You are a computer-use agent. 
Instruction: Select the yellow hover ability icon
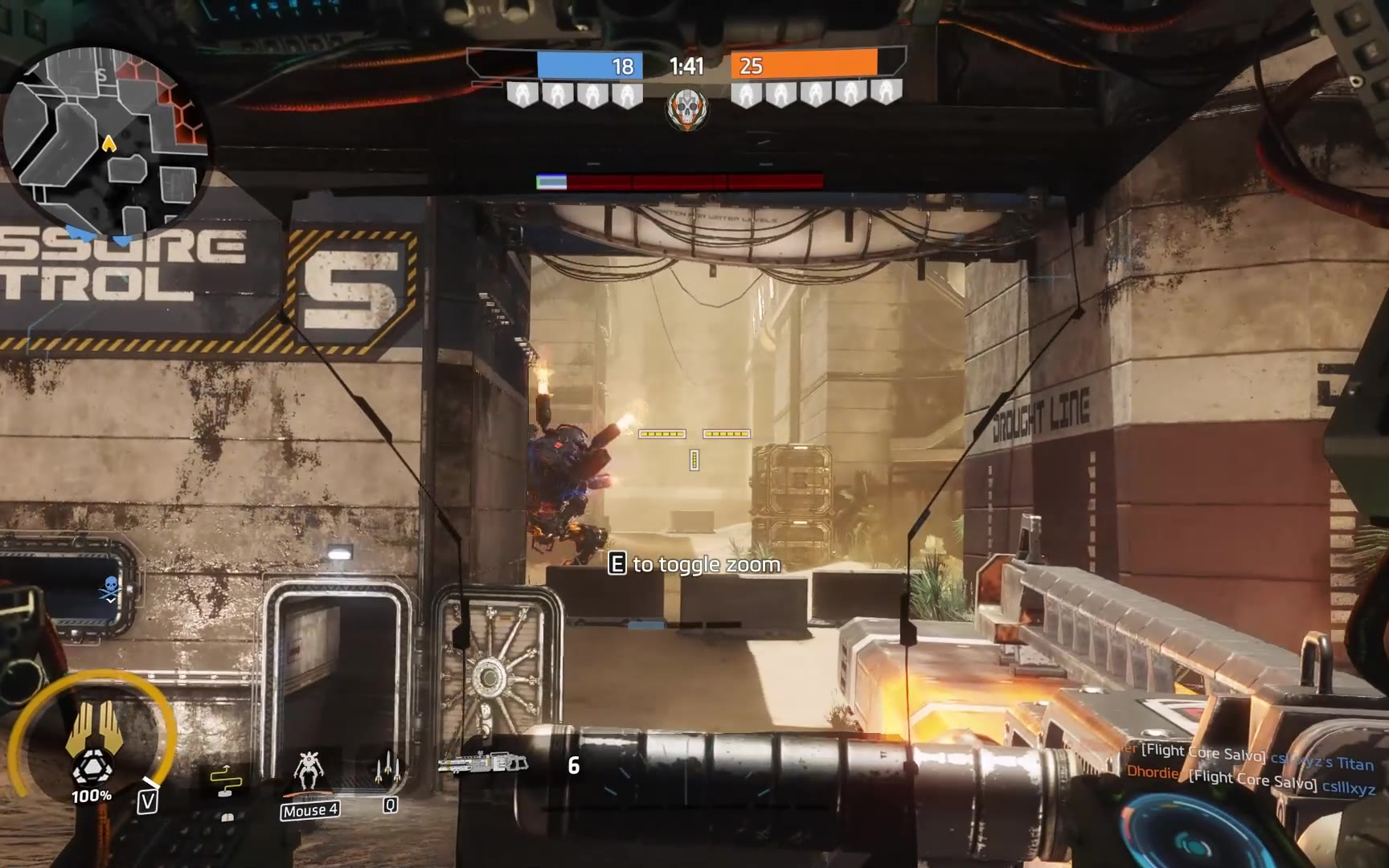pos(226,779)
